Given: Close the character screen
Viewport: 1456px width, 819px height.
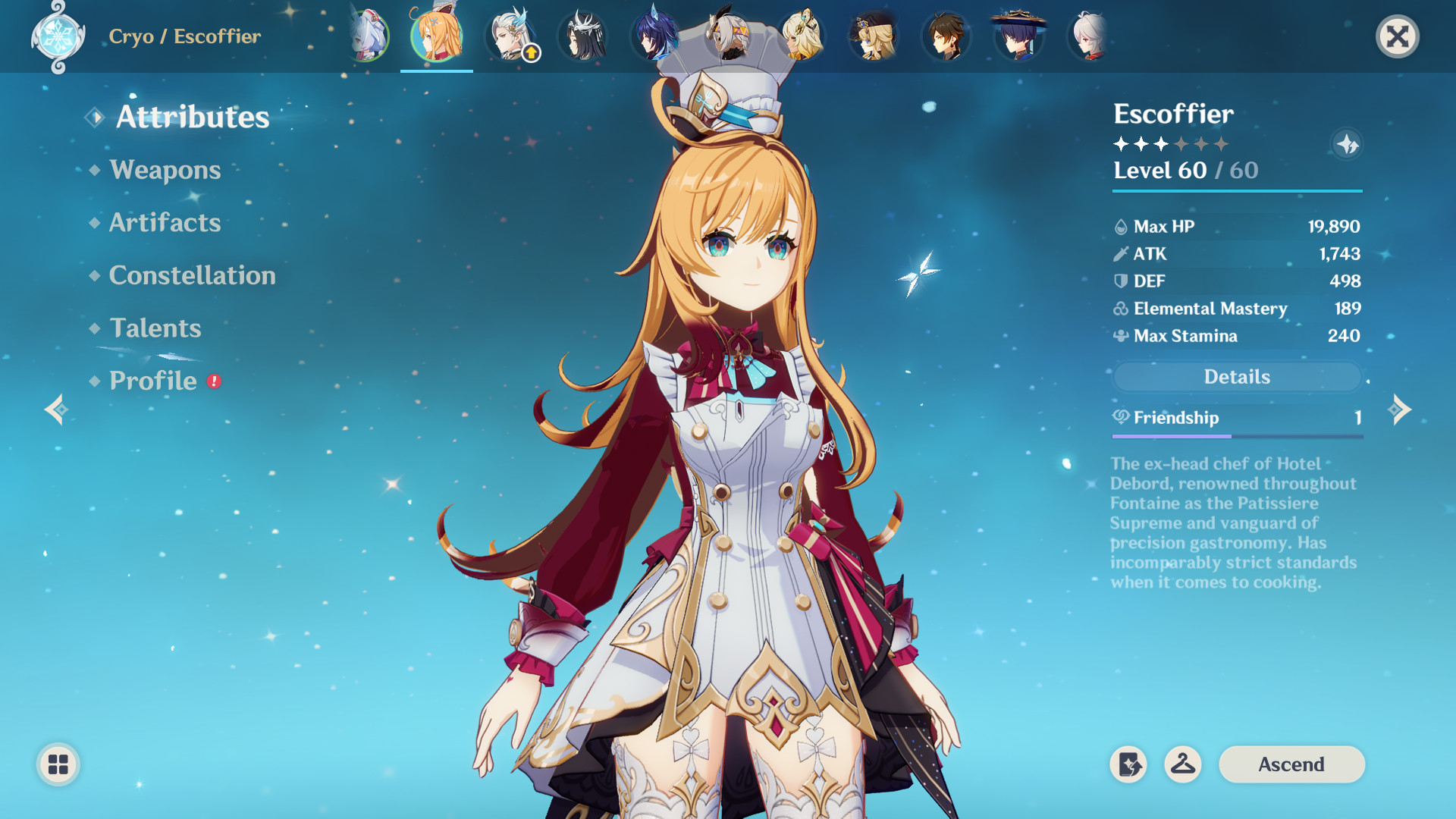Looking at the screenshot, I should tap(1397, 36).
